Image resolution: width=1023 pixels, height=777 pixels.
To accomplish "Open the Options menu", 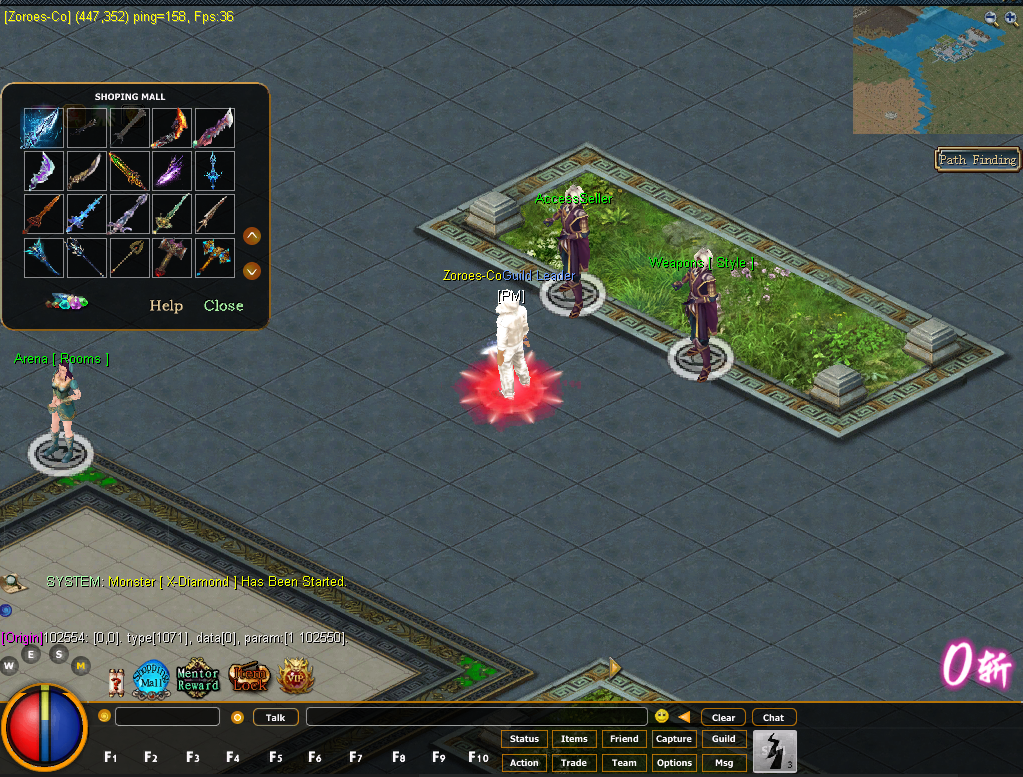I will pos(674,763).
